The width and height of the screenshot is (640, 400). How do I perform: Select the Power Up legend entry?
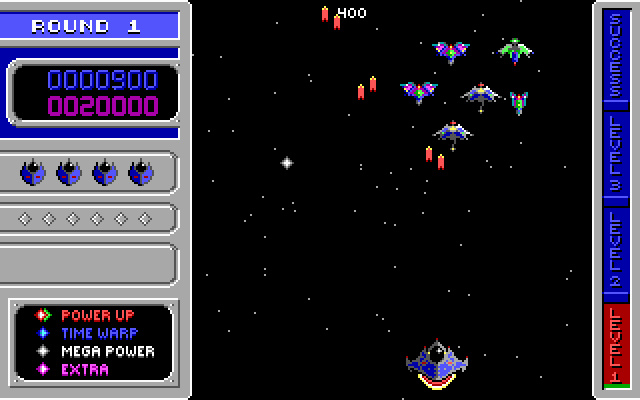(x=97, y=314)
